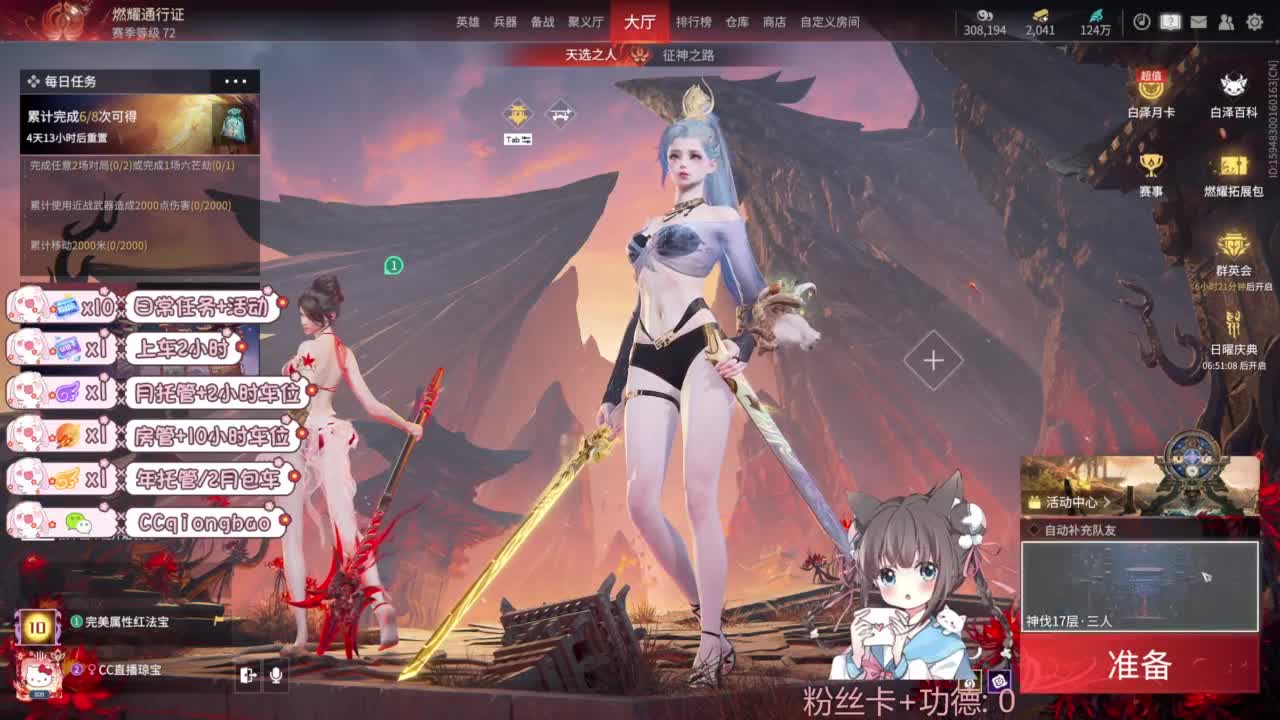Viewport: 1280px width, 720px height.
Task: Click the gold currency counter showing 2,041
Action: coord(1041,21)
